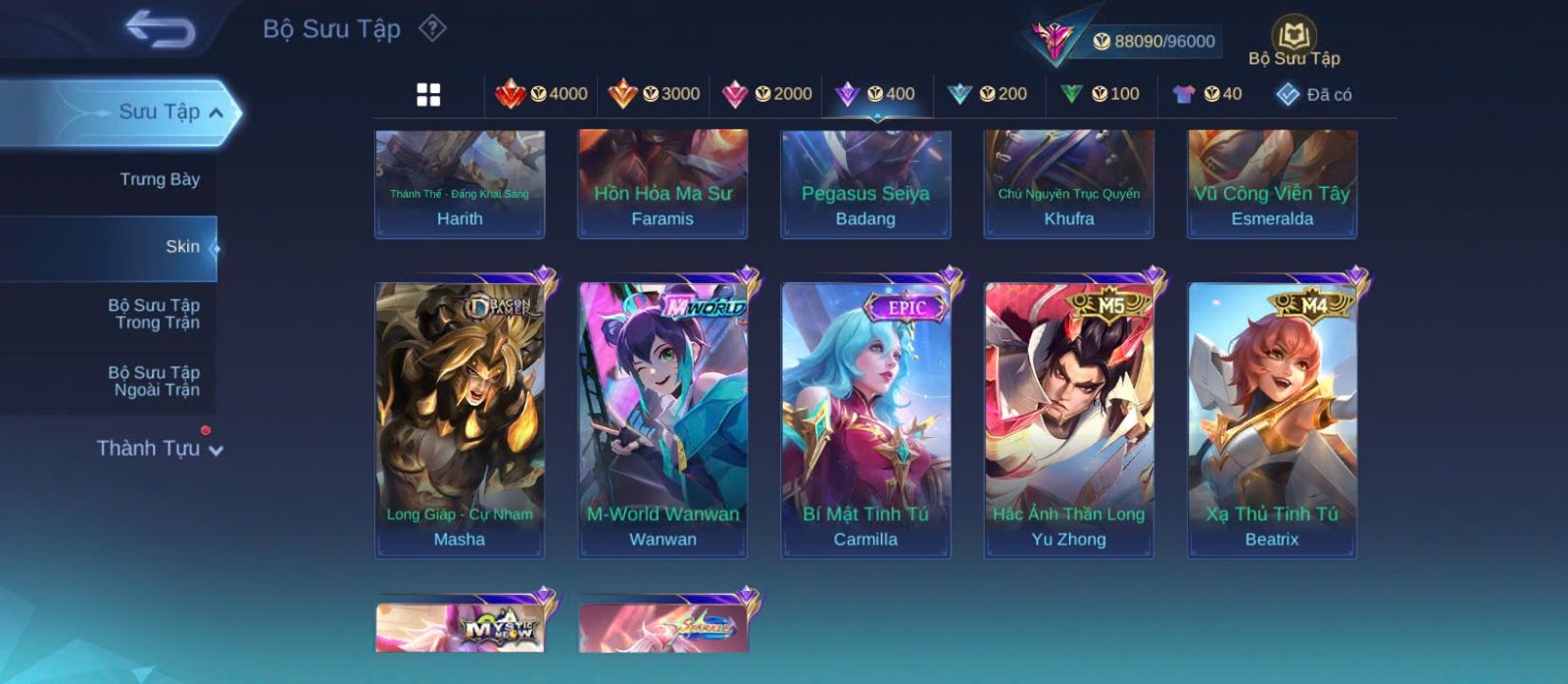Viewport: 1568px width, 684px height.
Task: Choose the M-World Wanwan skin card
Action: click(662, 419)
